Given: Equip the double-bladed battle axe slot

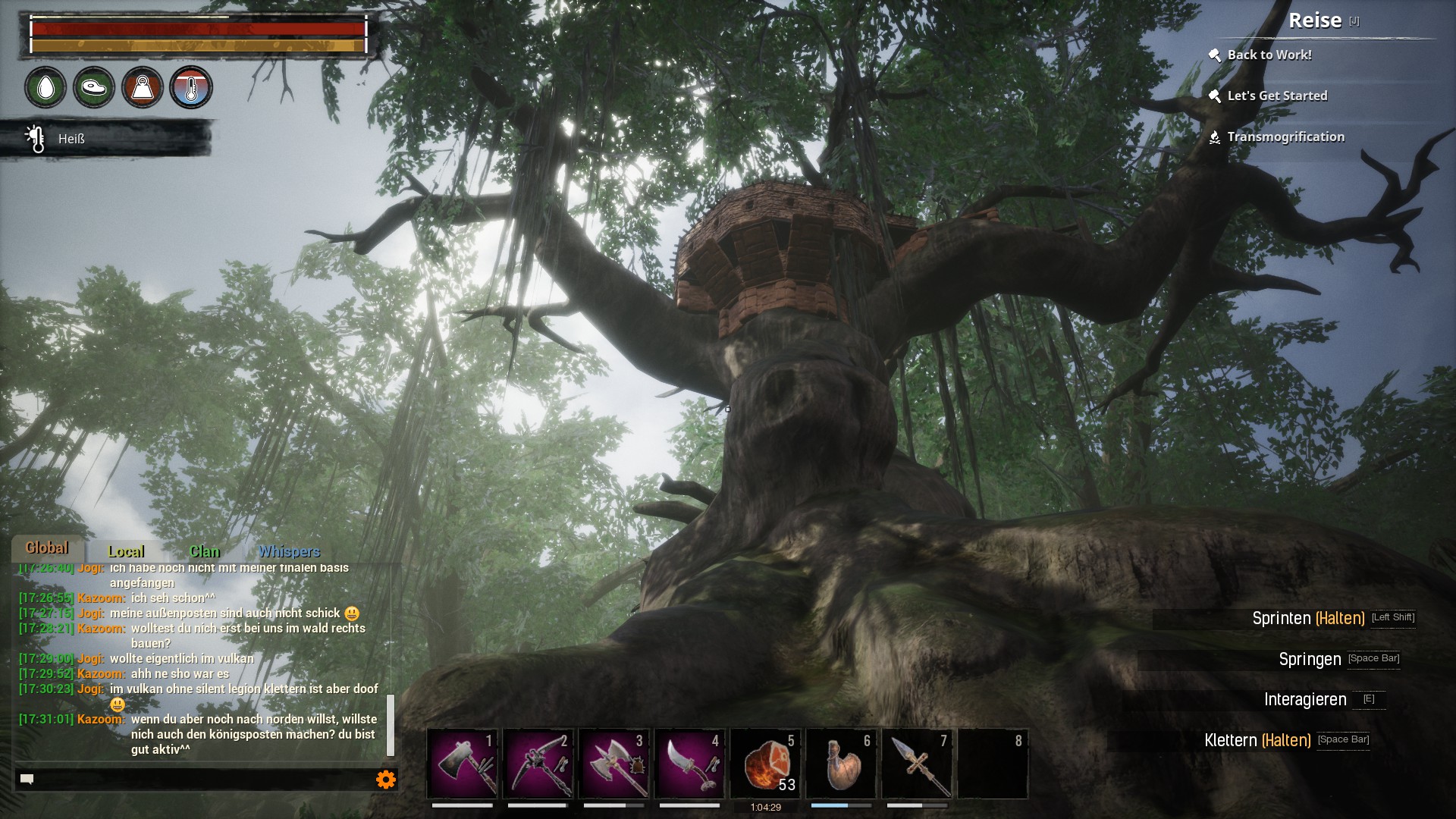Looking at the screenshot, I should [614, 763].
